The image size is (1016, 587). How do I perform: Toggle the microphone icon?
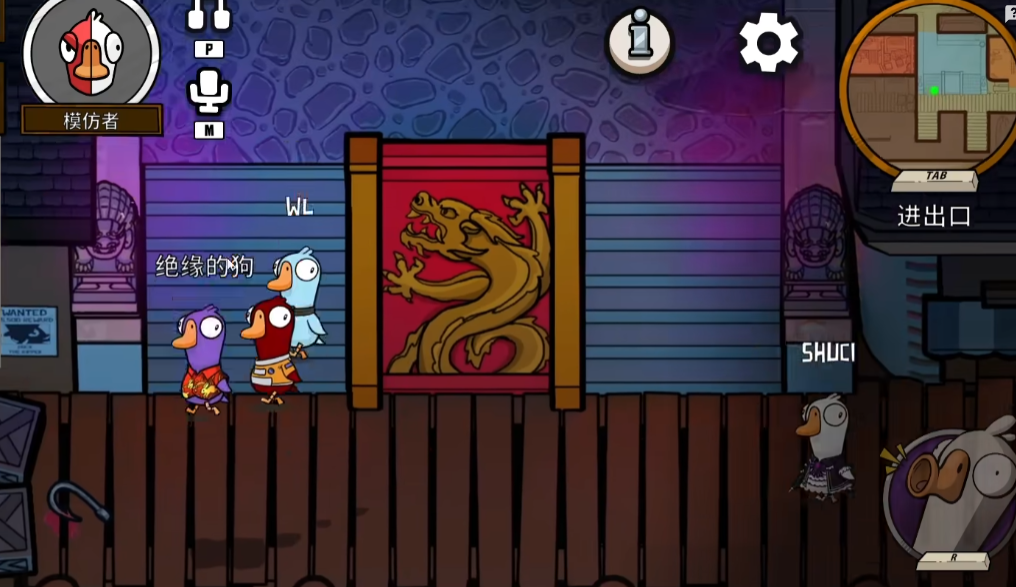click(209, 92)
